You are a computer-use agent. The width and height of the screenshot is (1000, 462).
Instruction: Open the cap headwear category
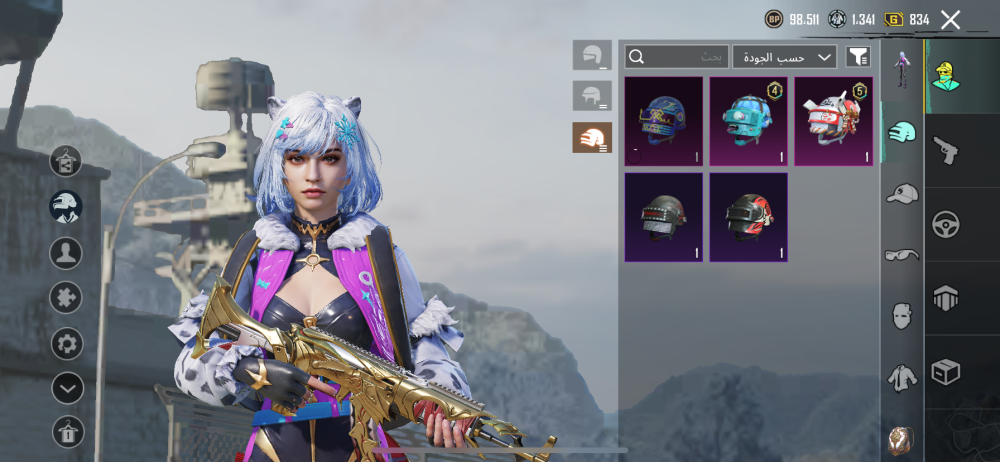(x=902, y=194)
